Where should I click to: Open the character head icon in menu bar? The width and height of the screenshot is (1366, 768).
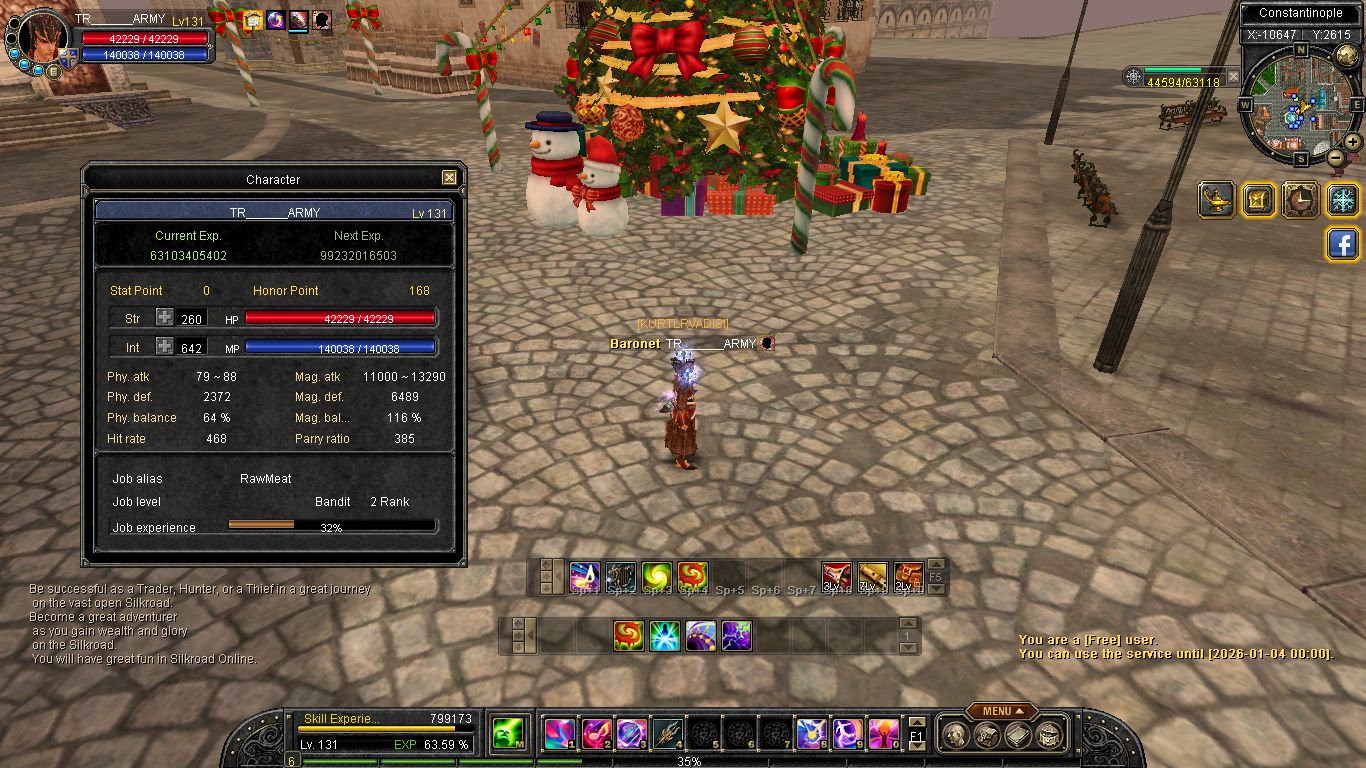pos(954,736)
